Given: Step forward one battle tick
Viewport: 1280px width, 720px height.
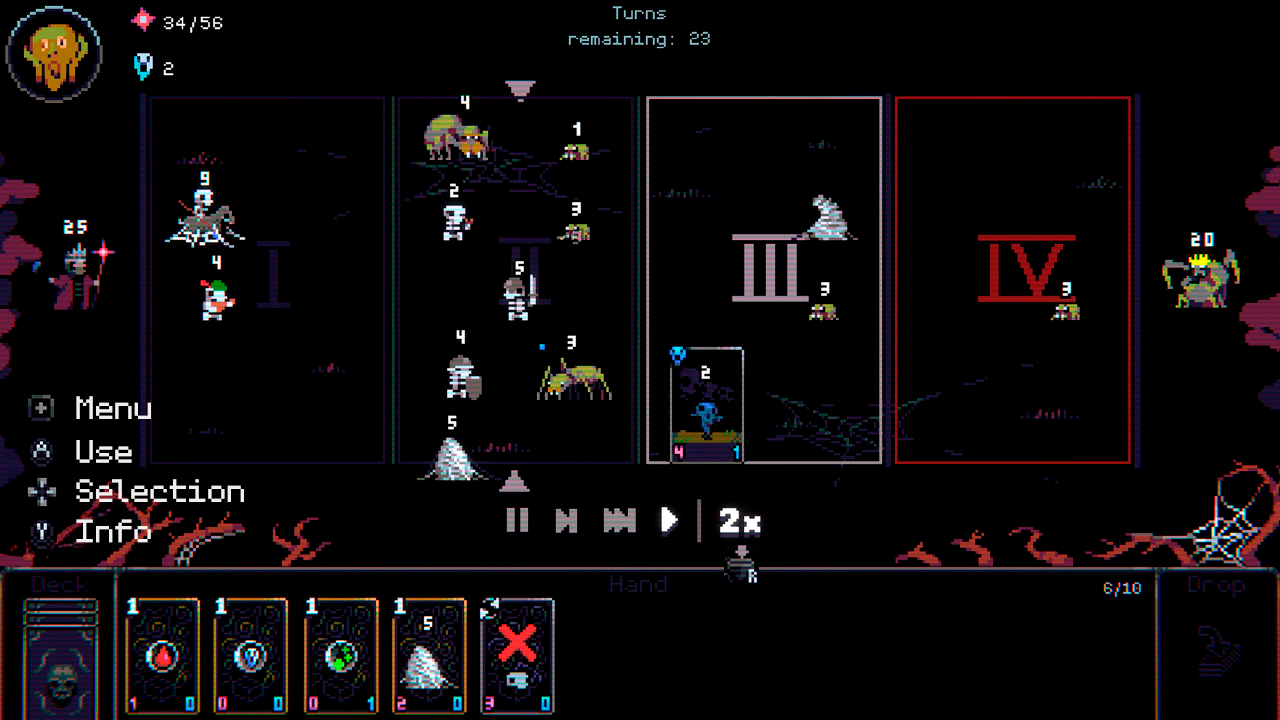Looking at the screenshot, I should [x=567, y=520].
